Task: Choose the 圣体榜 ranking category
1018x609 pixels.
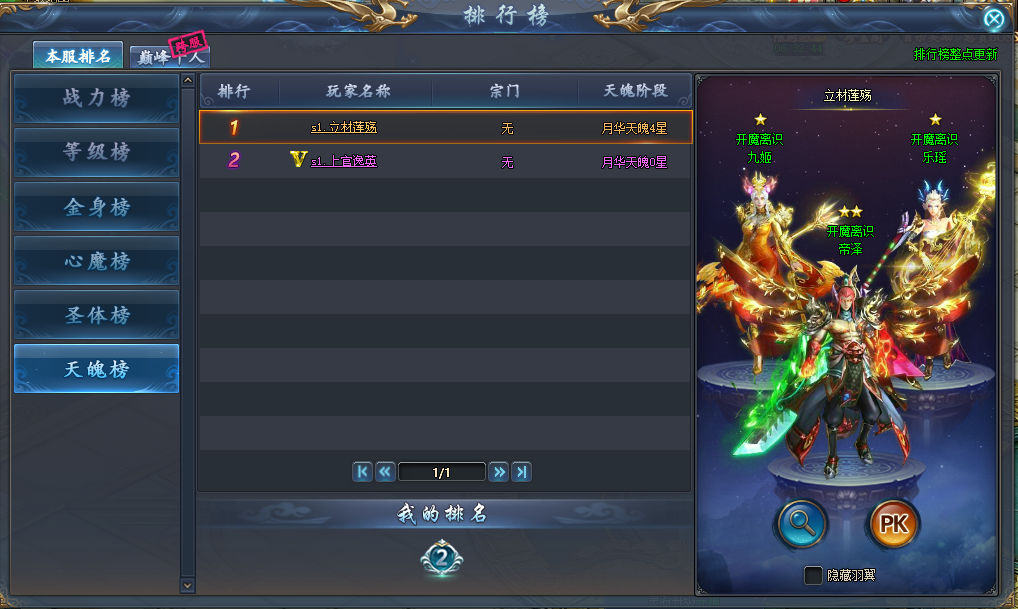Action: pyautogui.click(x=97, y=315)
